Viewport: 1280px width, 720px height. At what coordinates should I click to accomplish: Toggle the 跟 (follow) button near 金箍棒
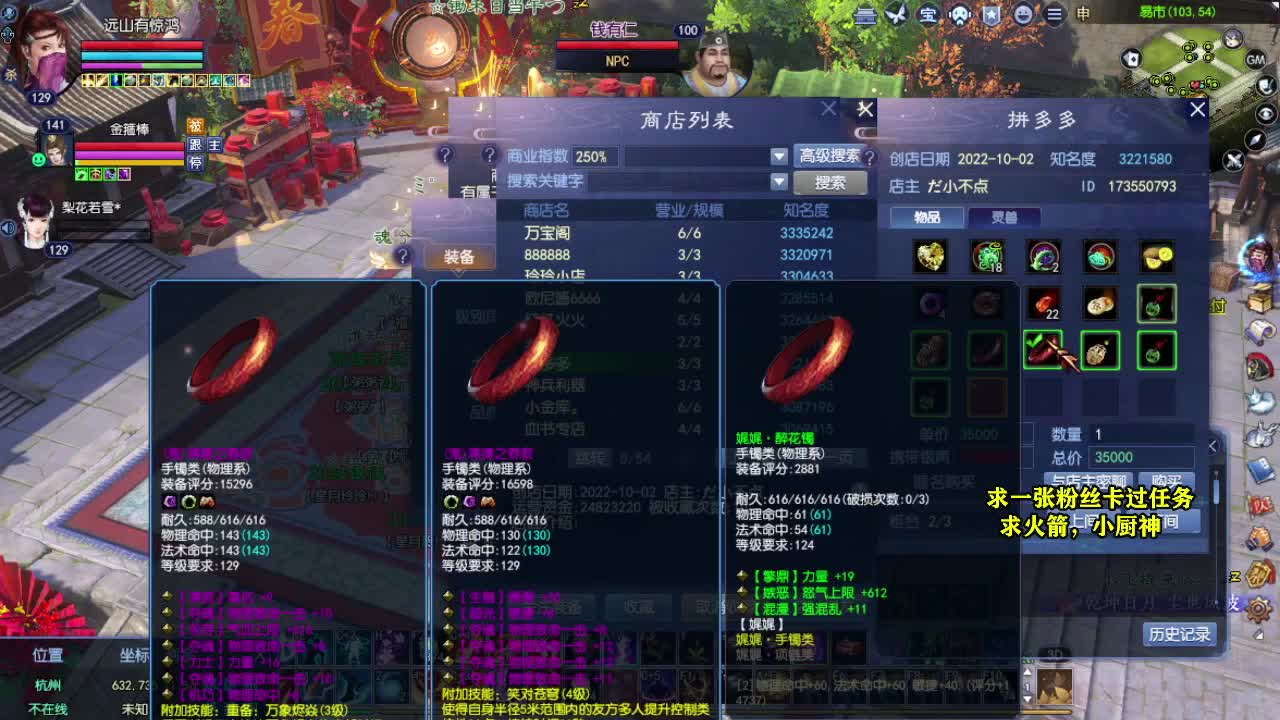(x=196, y=145)
